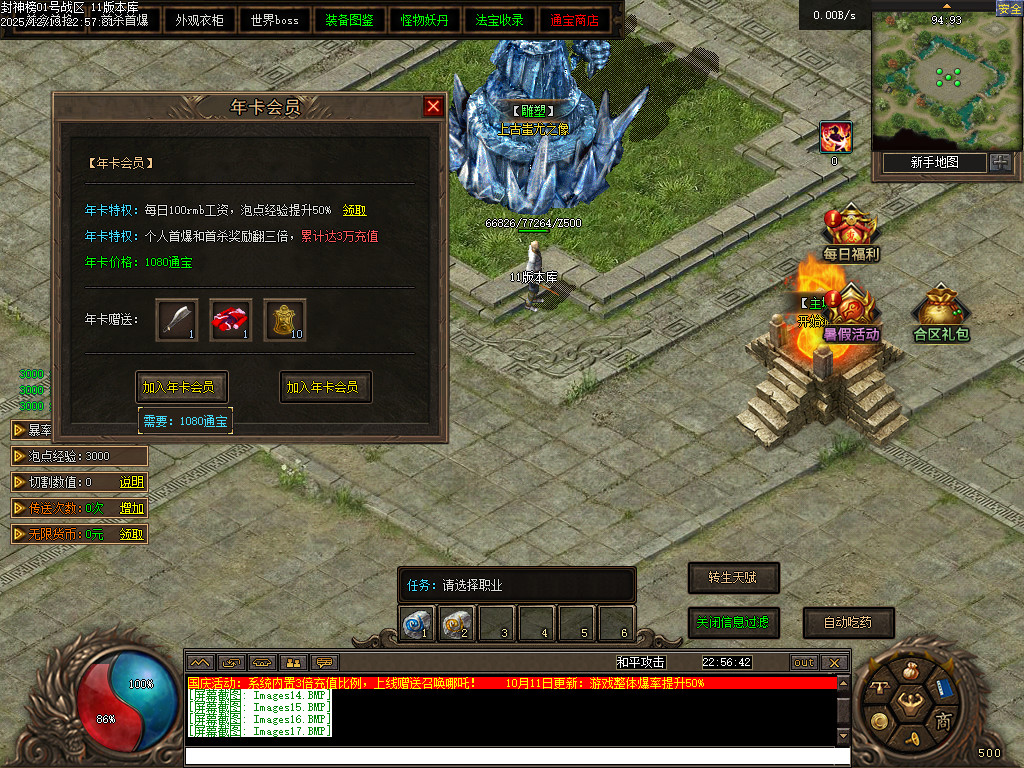Click the 说明 link beside 切割数值
This screenshot has width=1024, height=768.
coord(132,482)
